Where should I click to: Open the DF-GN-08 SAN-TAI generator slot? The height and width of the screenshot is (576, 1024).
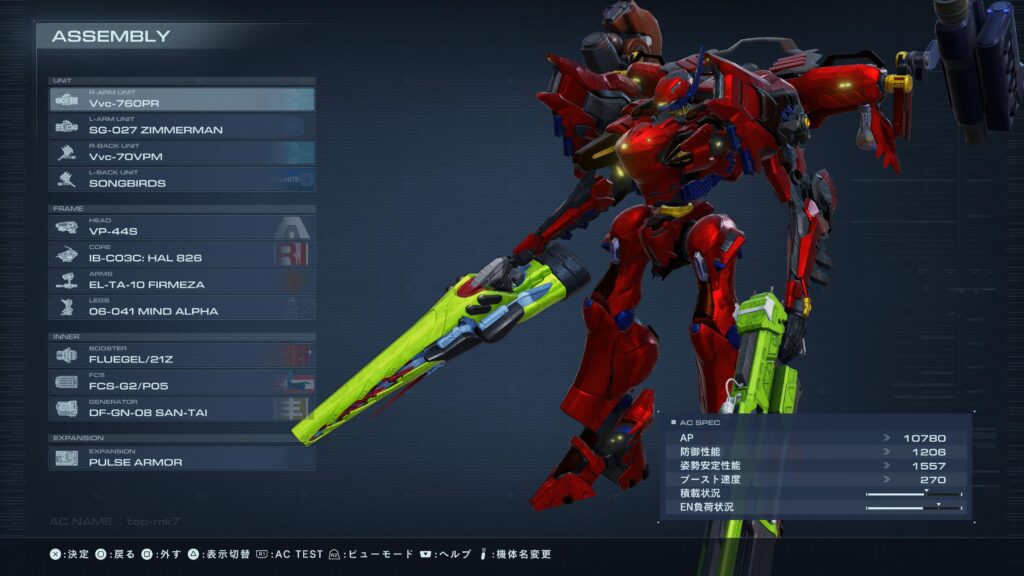(182, 409)
